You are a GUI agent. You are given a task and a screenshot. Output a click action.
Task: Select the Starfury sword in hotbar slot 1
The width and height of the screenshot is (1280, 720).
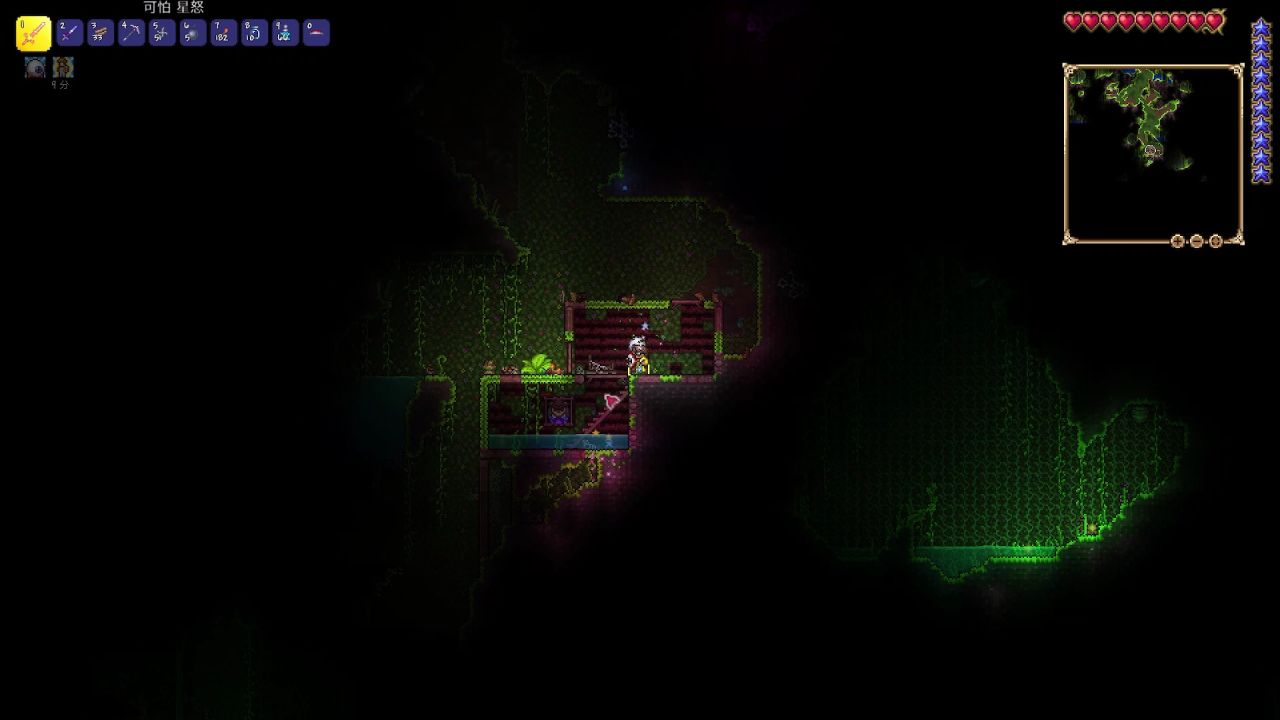click(34, 34)
